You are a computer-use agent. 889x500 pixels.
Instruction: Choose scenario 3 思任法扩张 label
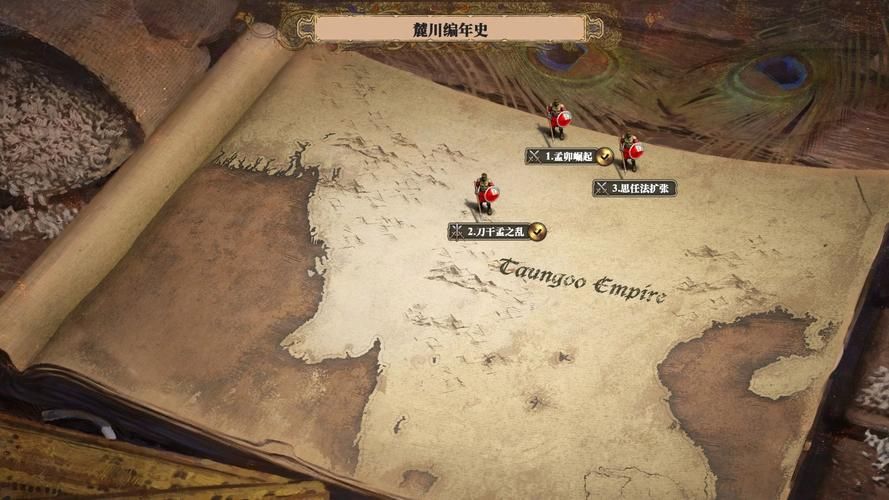click(x=635, y=188)
